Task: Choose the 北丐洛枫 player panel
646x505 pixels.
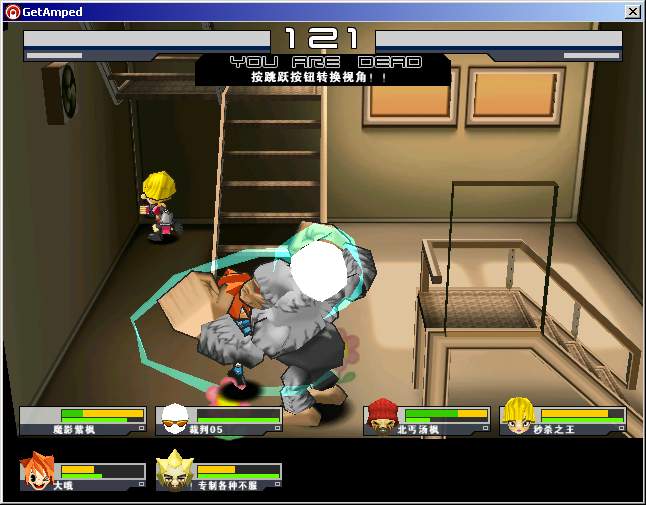Action: [x=427, y=420]
